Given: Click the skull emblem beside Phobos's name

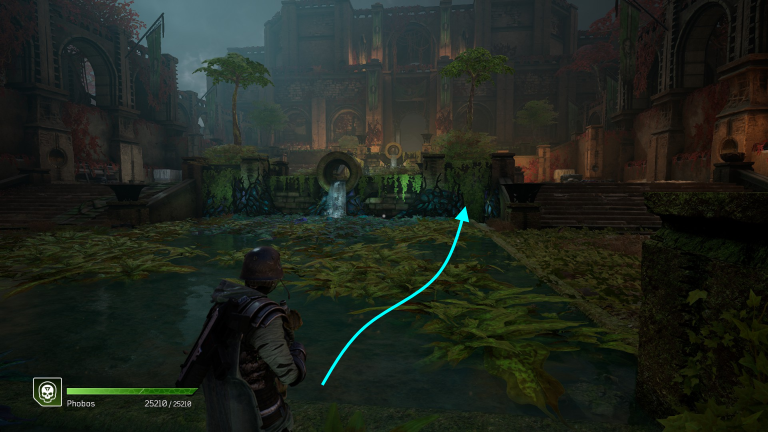Looking at the screenshot, I should [47, 391].
